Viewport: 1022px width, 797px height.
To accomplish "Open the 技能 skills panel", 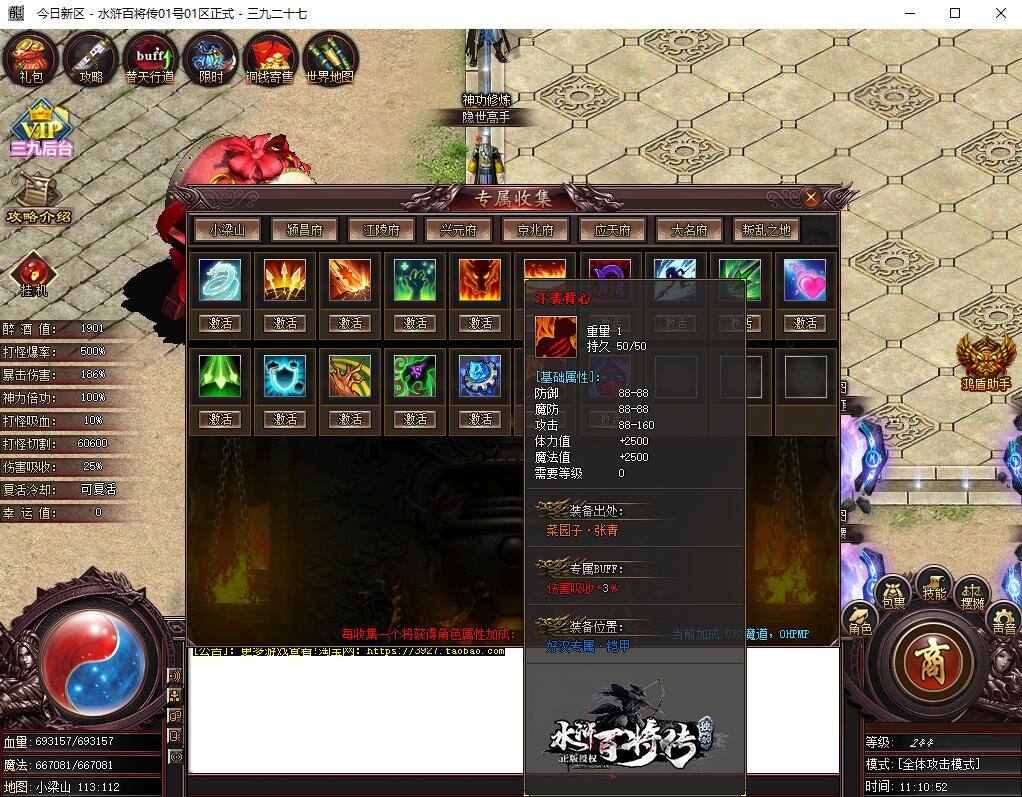I will click(x=934, y=582).
